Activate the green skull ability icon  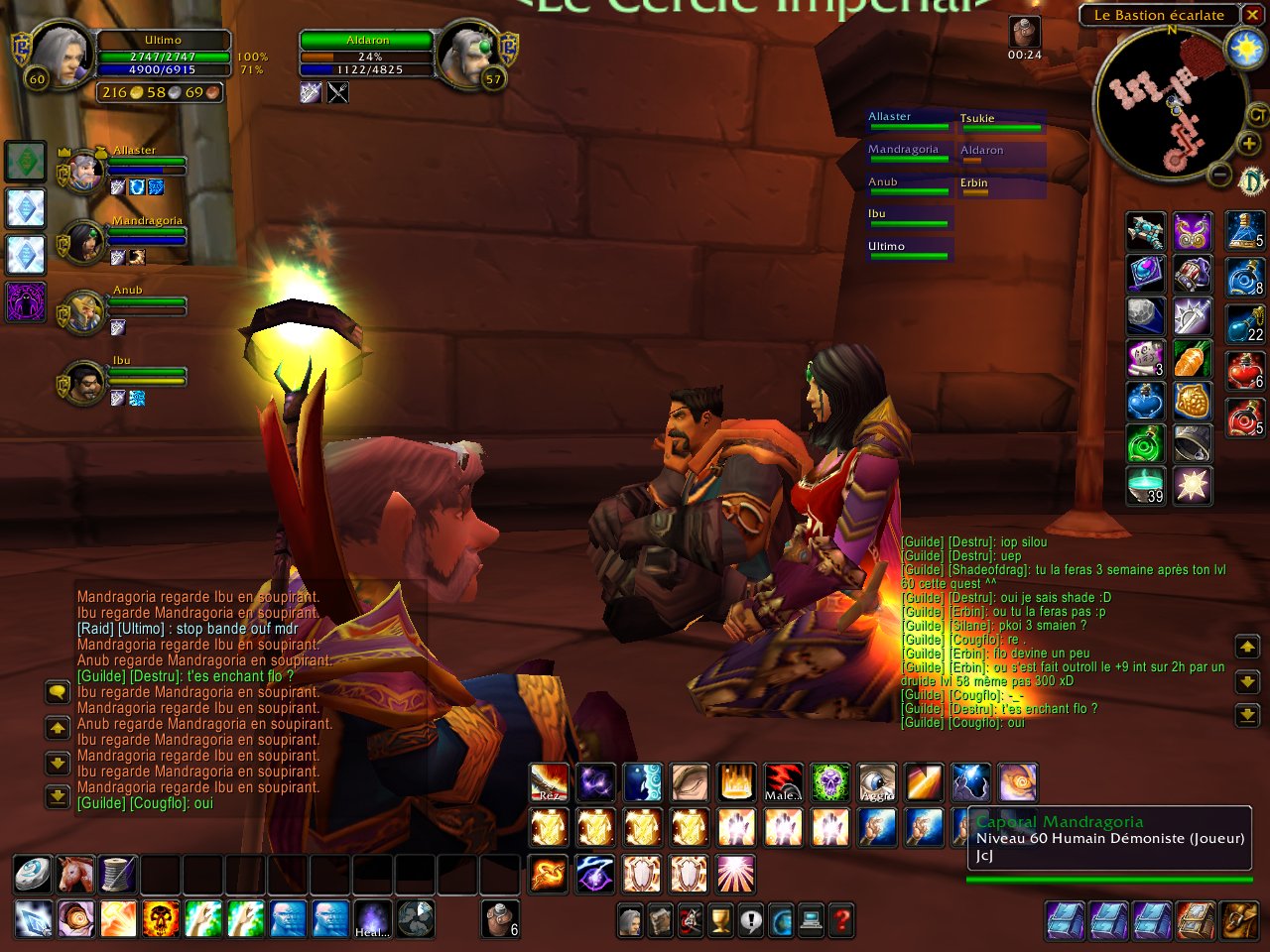pos(830,782)
